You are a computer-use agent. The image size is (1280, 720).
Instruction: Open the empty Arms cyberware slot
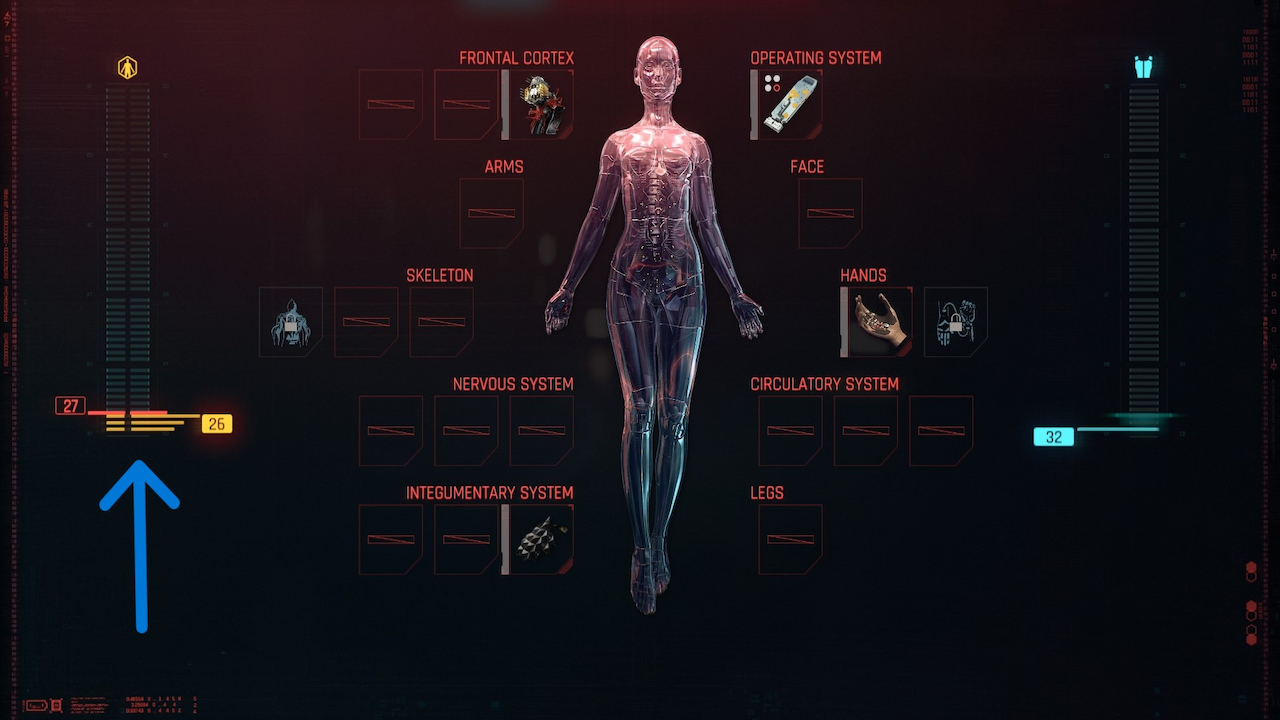pos(492,212)
